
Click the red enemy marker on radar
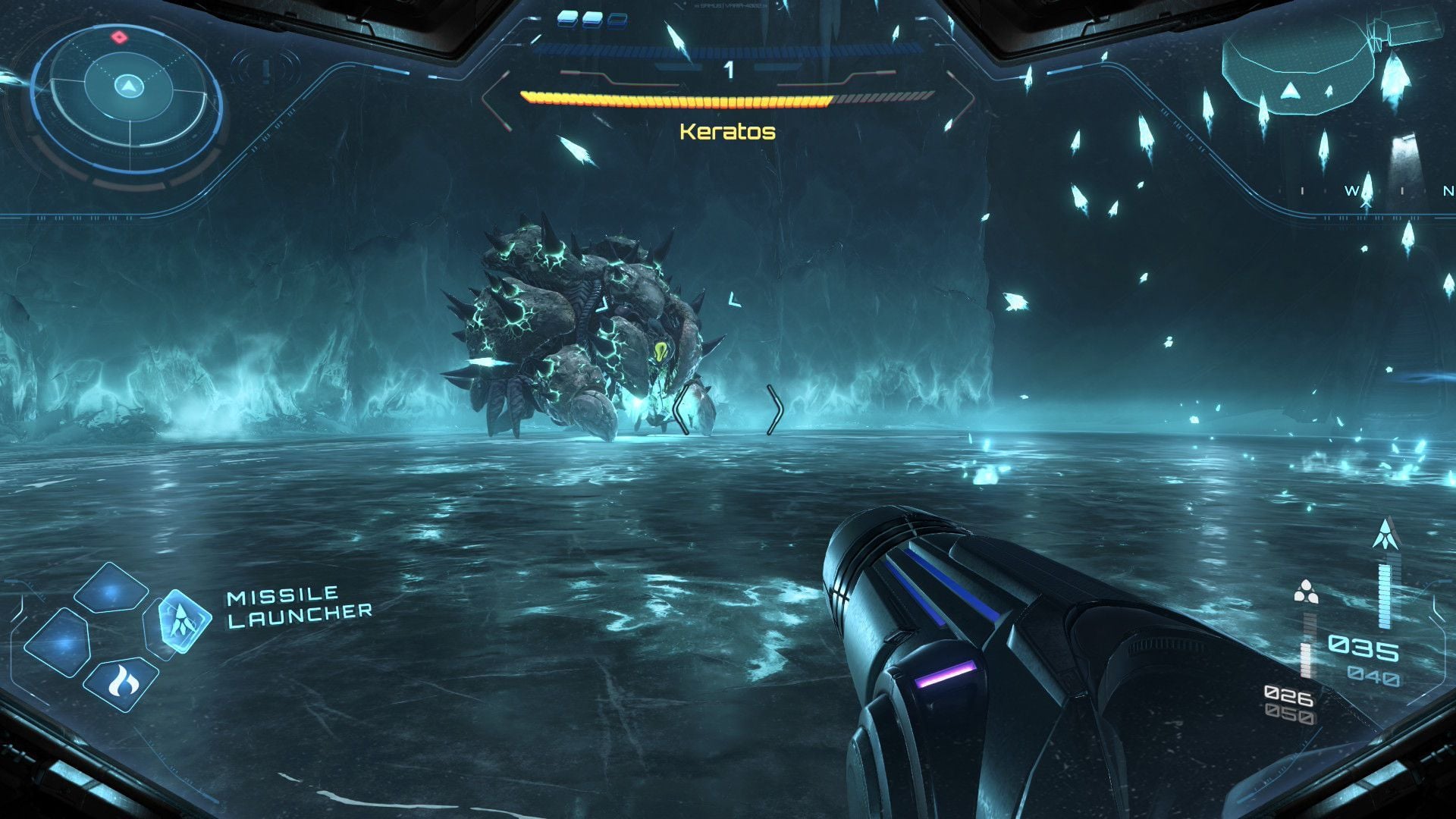(119, 36)
